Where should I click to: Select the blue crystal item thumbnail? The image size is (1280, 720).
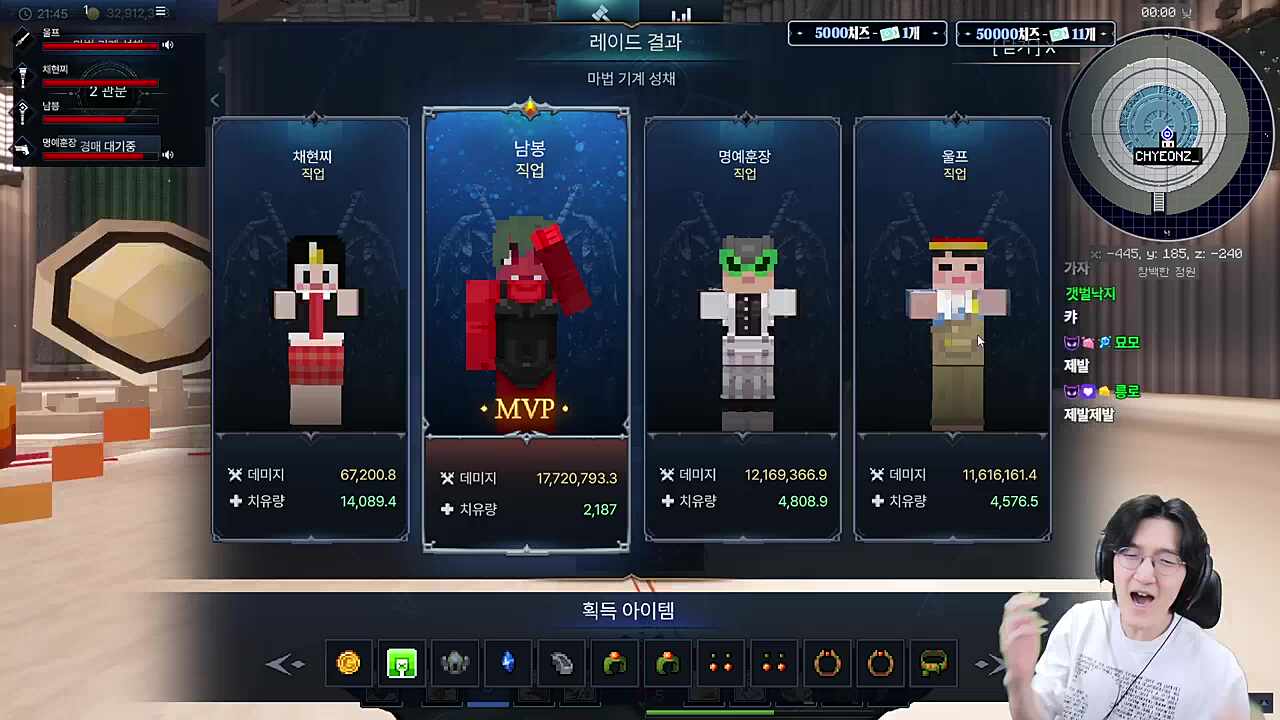click(507, 663)
